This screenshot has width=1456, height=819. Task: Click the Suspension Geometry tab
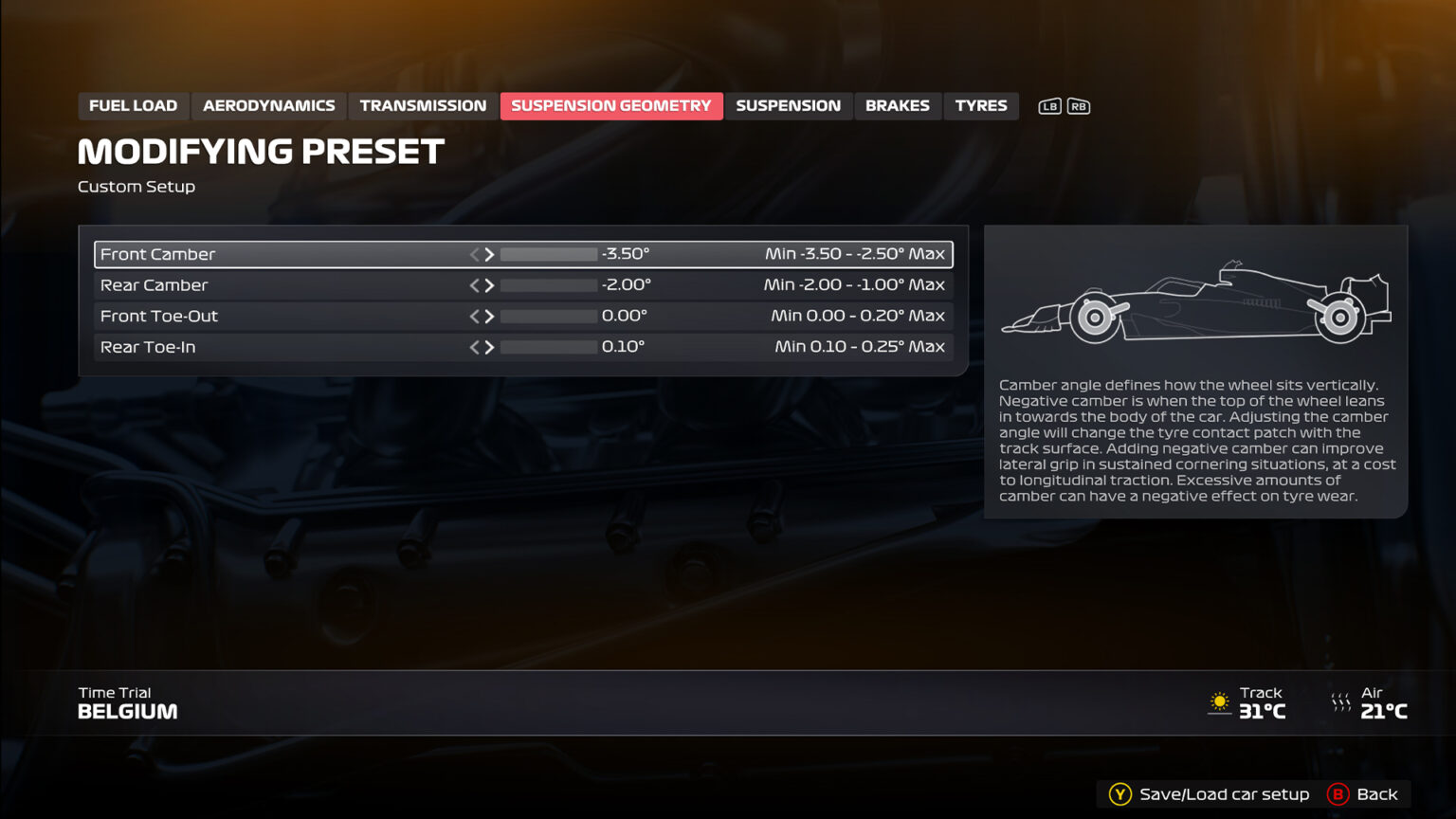pos(610,106)
